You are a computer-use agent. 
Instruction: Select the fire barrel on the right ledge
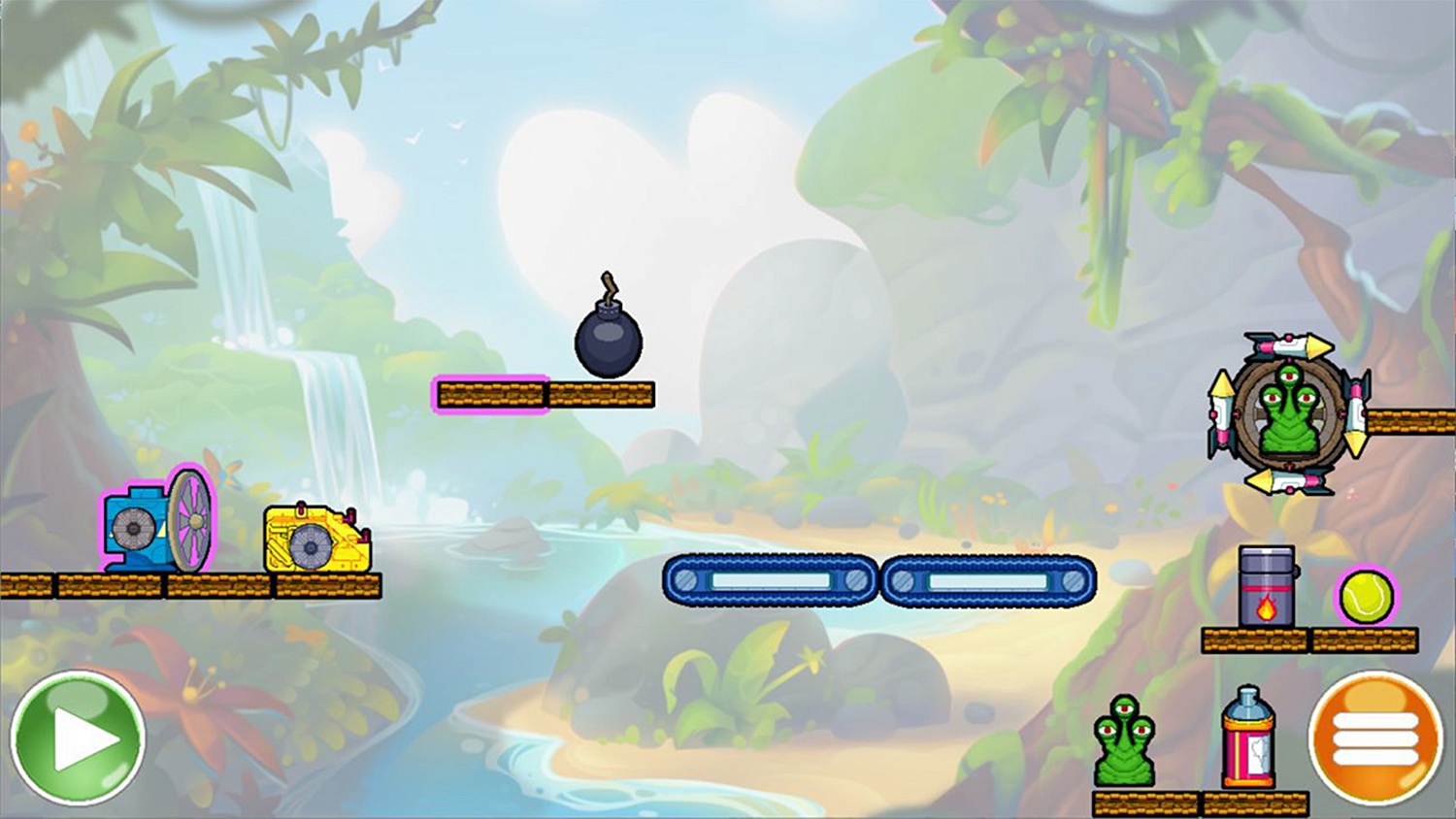pyautogui.click(x=1265, y=582)
